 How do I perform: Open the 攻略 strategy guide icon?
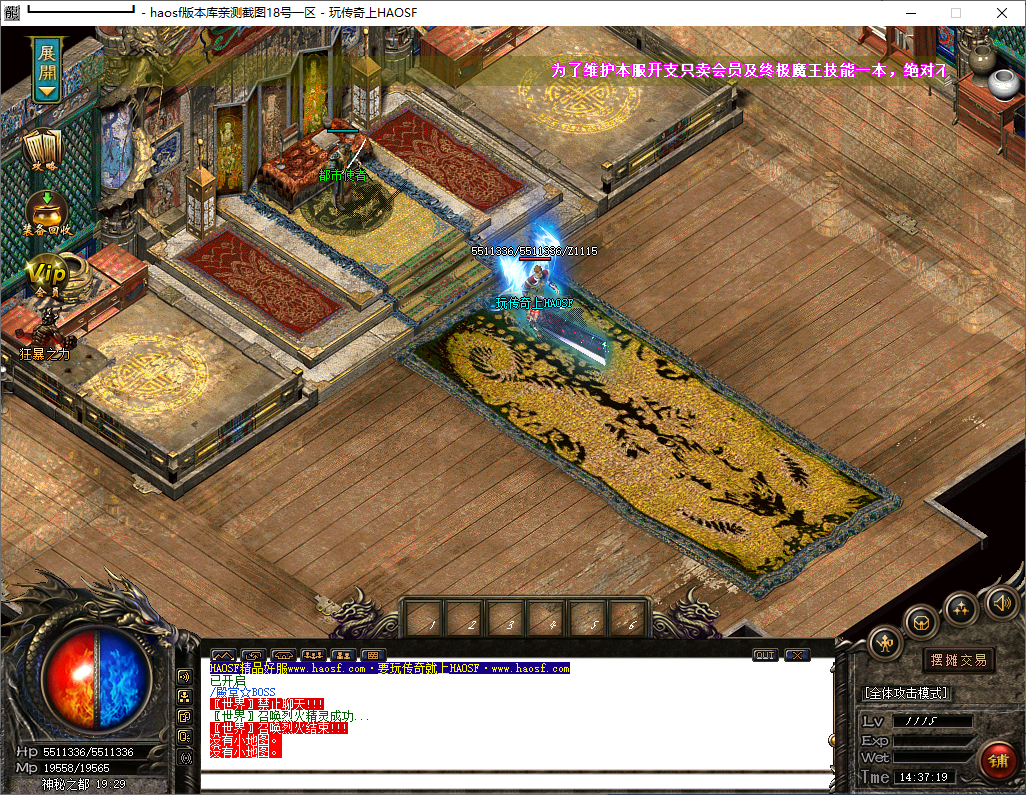tap(43, 149)
